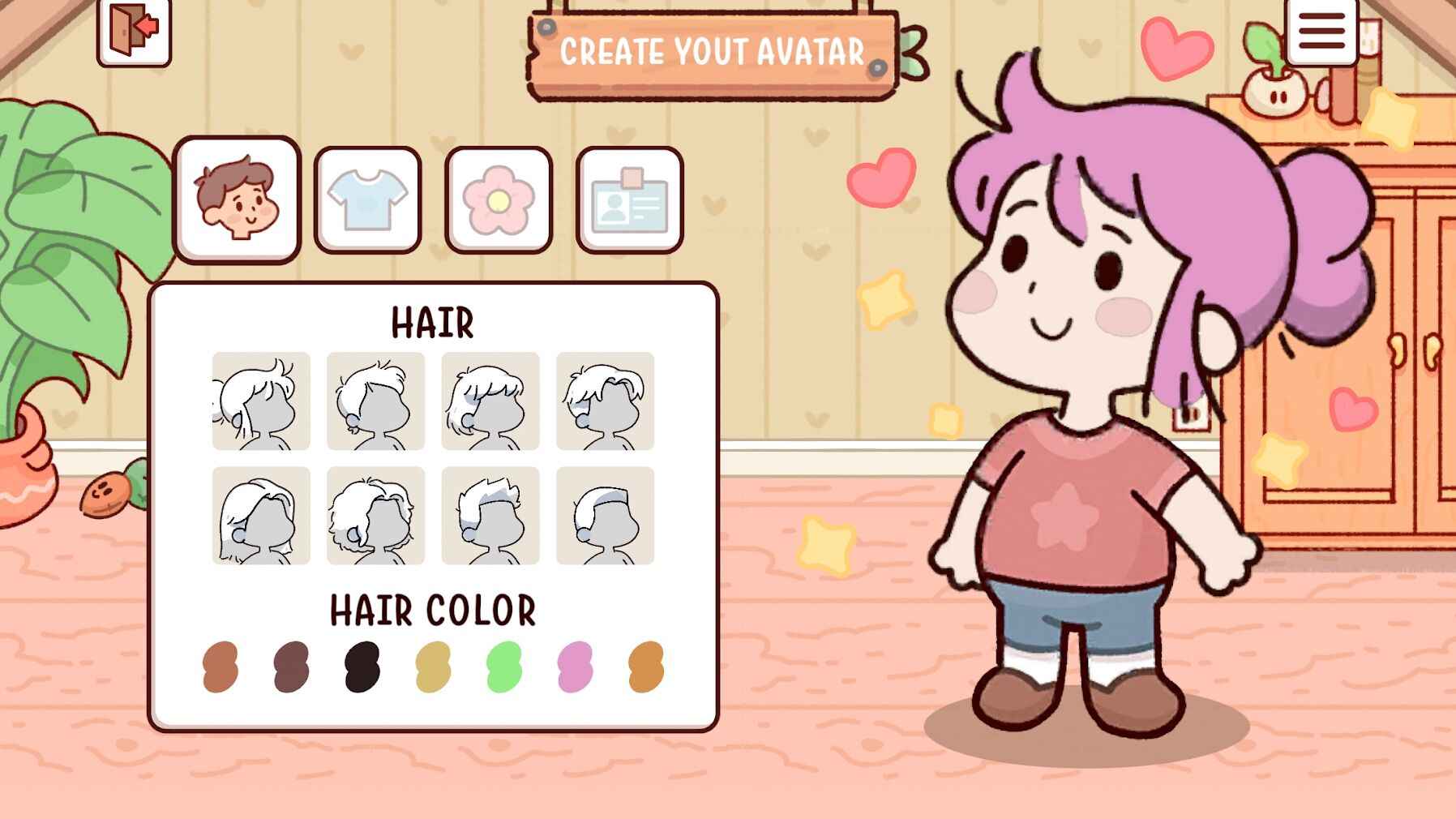Open the face customization tab
This screenshot has height=819, width=1456.
(238, 199)
